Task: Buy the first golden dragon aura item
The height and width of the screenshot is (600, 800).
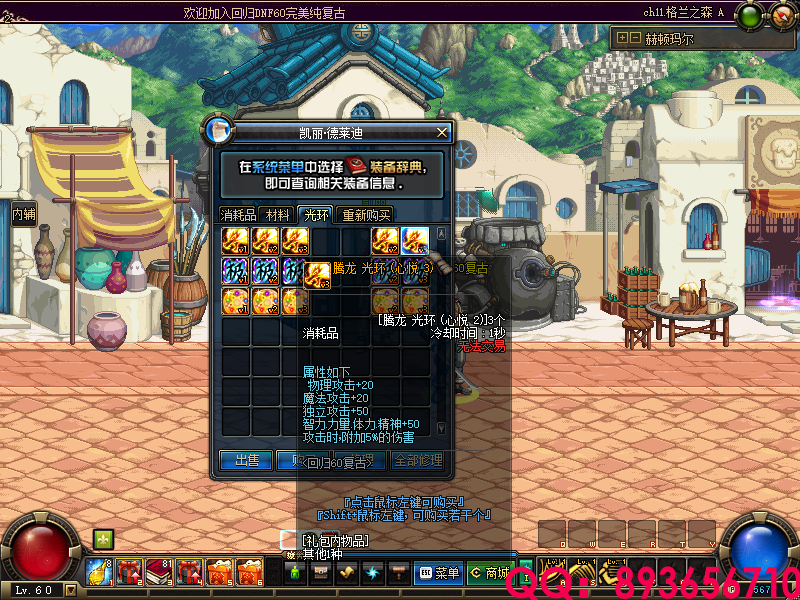Action: point(236,241)
